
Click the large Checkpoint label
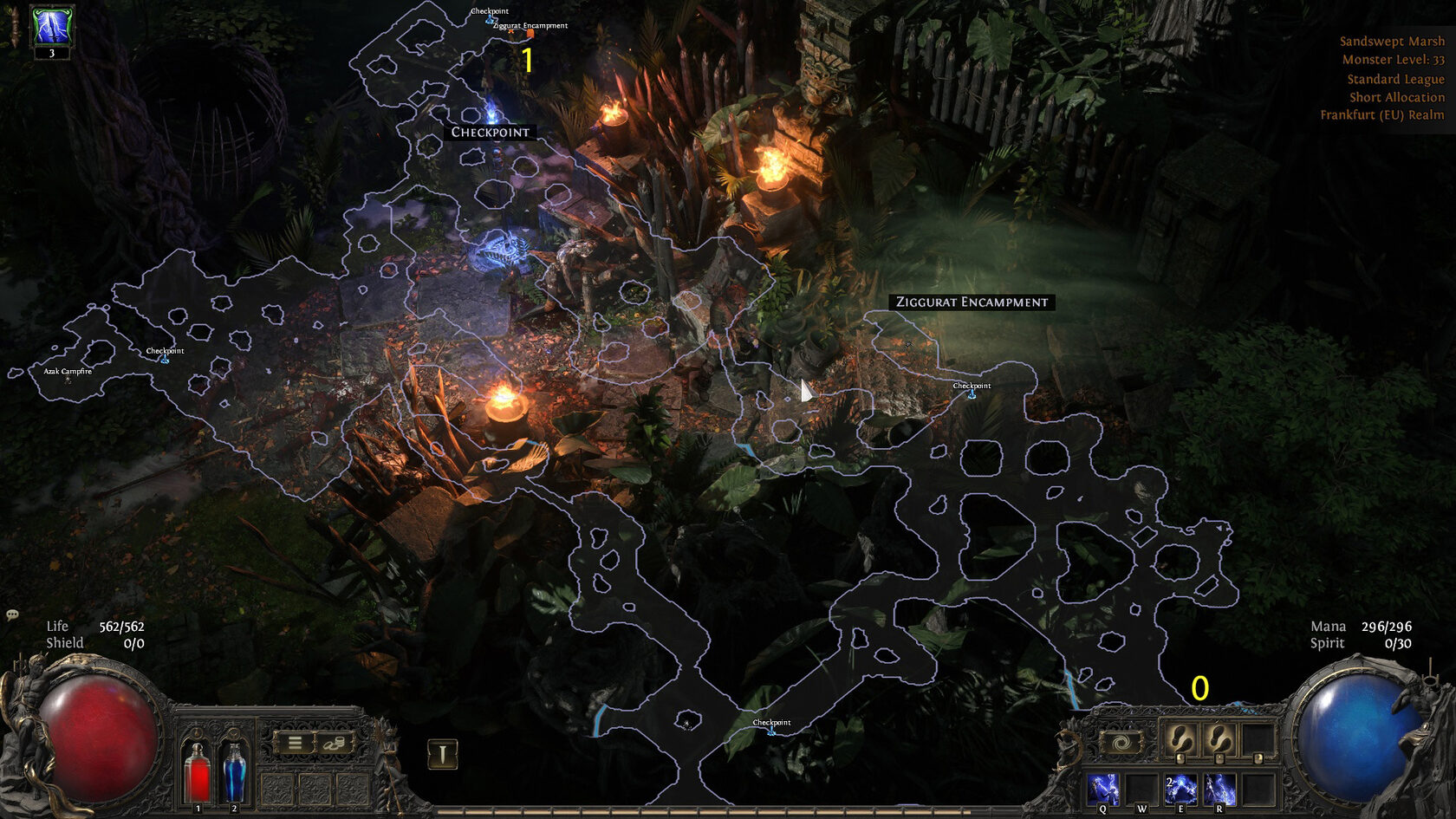point(490,132)
